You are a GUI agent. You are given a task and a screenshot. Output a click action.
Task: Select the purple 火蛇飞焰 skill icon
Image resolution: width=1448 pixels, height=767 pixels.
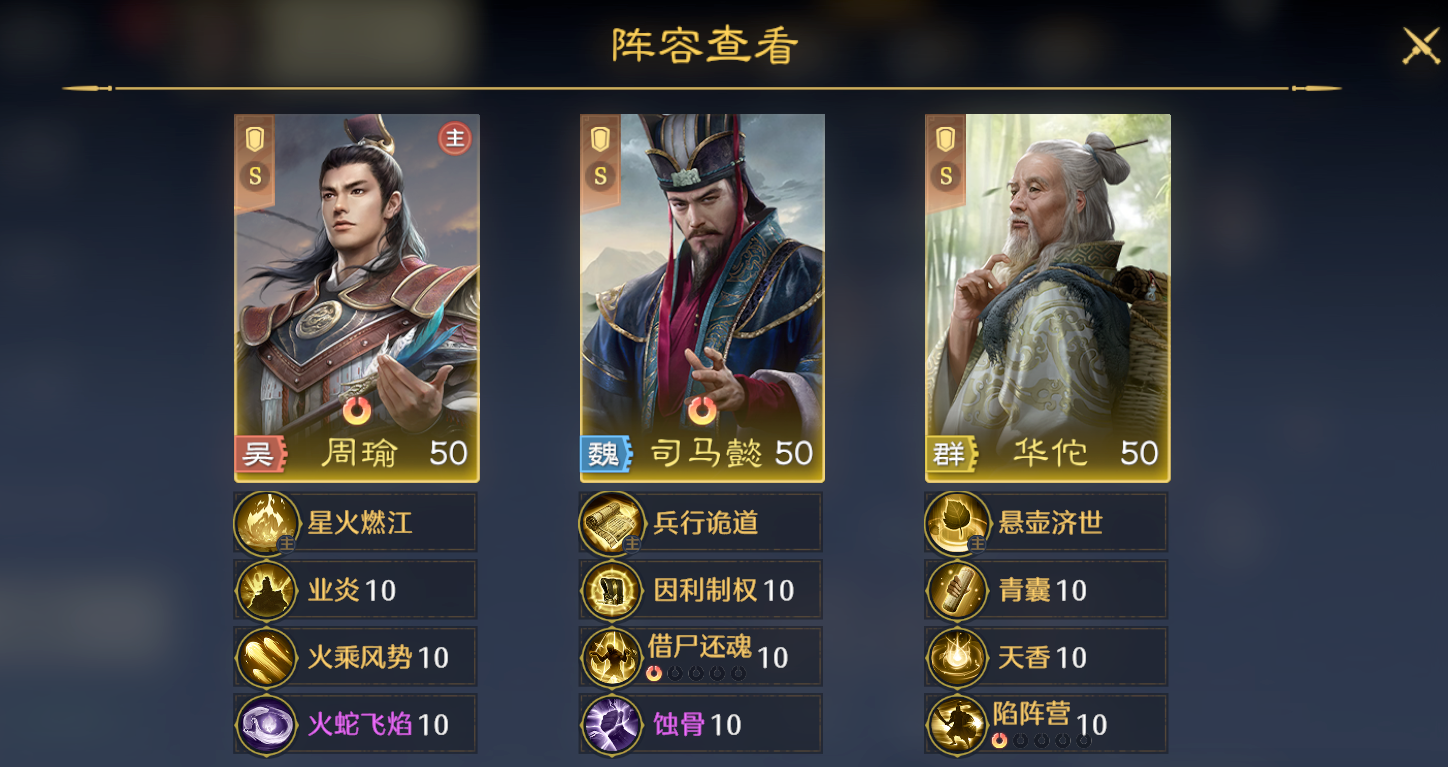(266, 722)
